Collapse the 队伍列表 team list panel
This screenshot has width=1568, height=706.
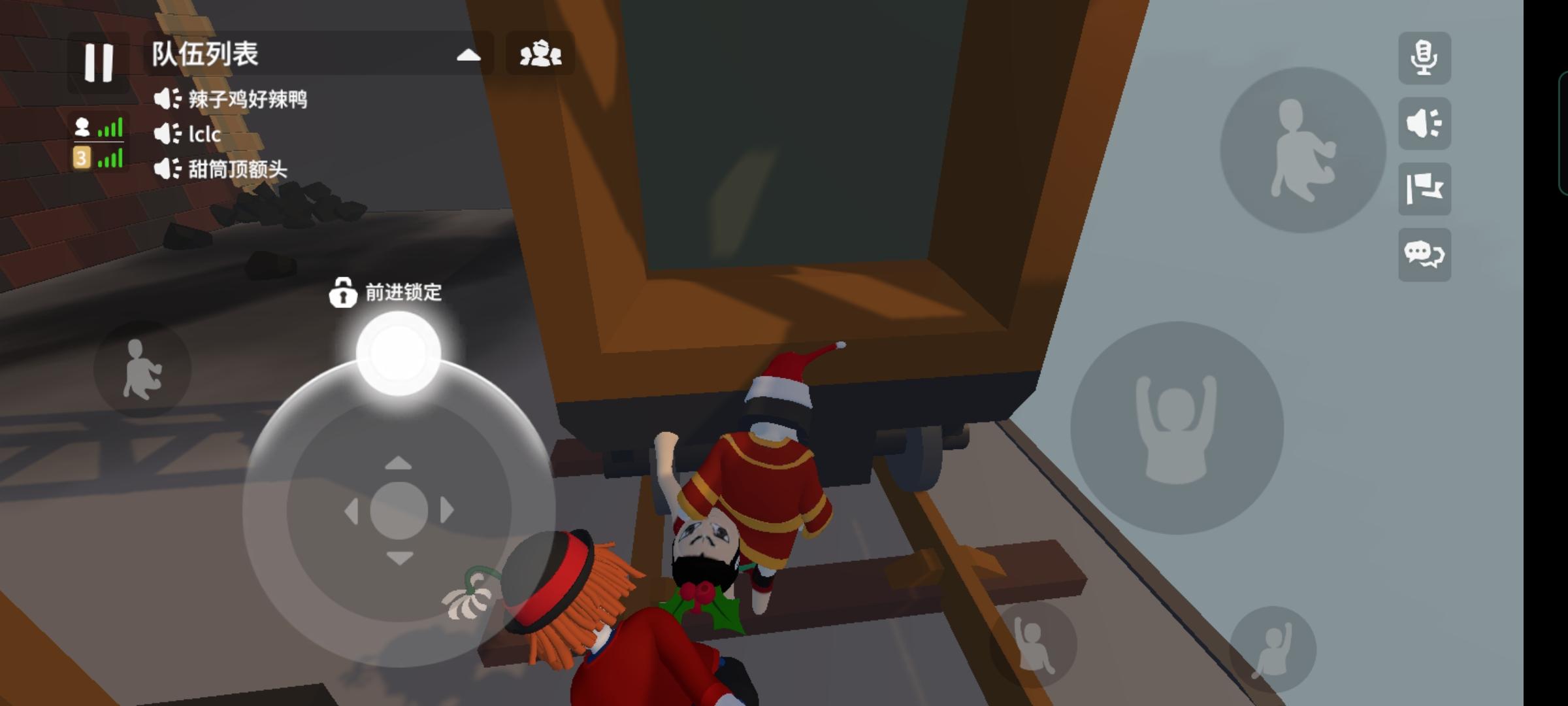tap(468, 56)
